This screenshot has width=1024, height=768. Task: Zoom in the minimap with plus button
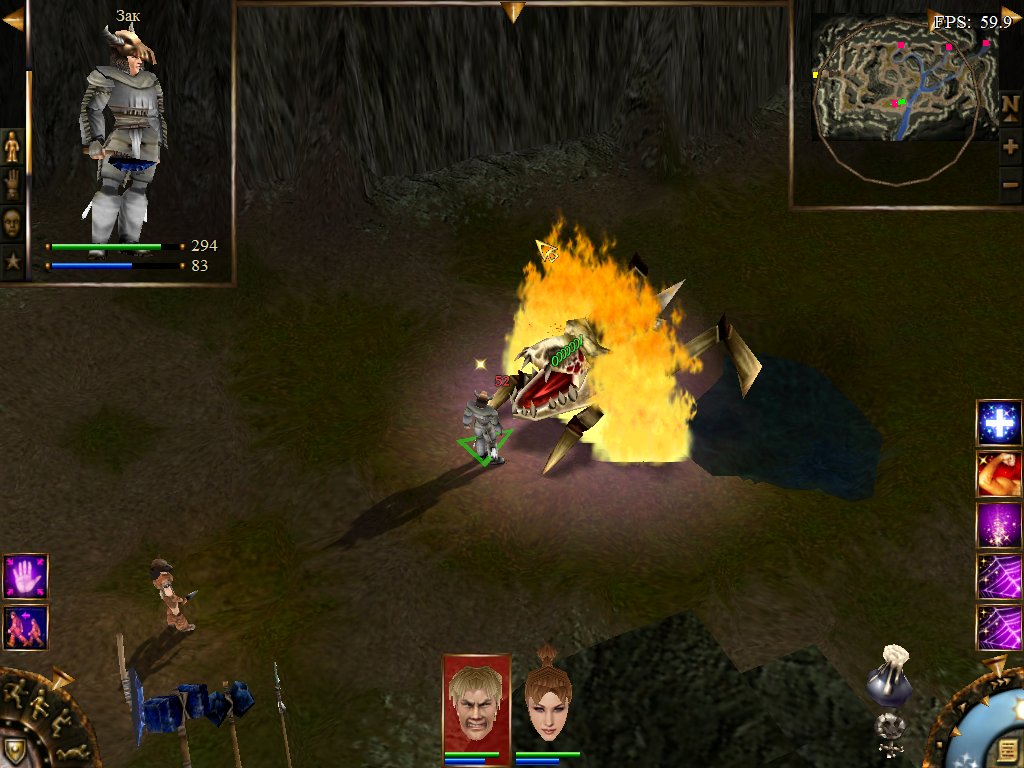tap(1010, 147)
